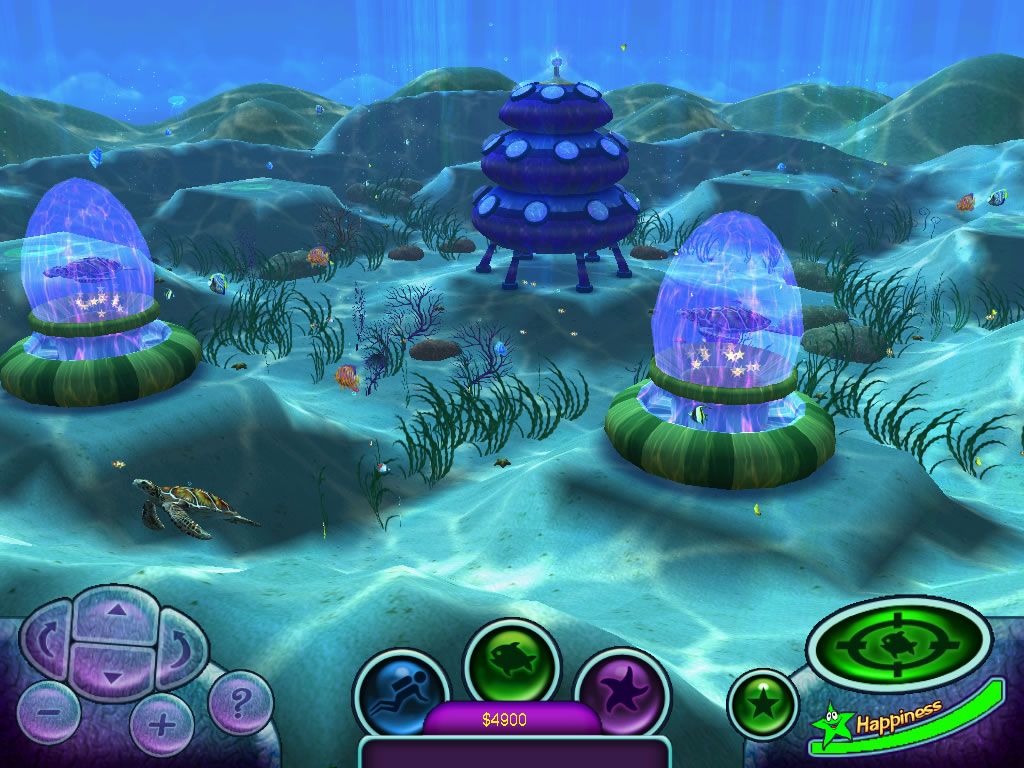Zoom in with the plus button
This screenshot has height=768, width=1024.
click(161, 722)
